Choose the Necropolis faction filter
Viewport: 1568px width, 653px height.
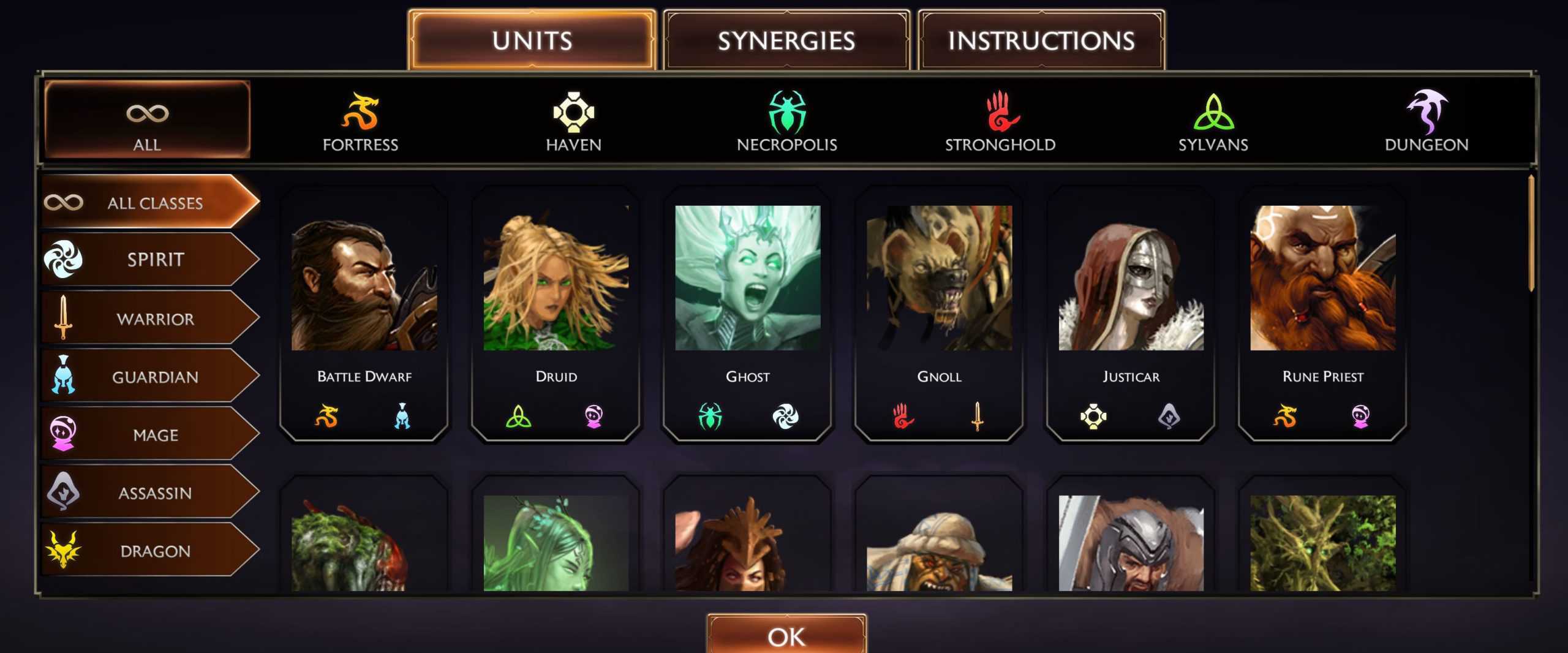(x=786, y=121)
